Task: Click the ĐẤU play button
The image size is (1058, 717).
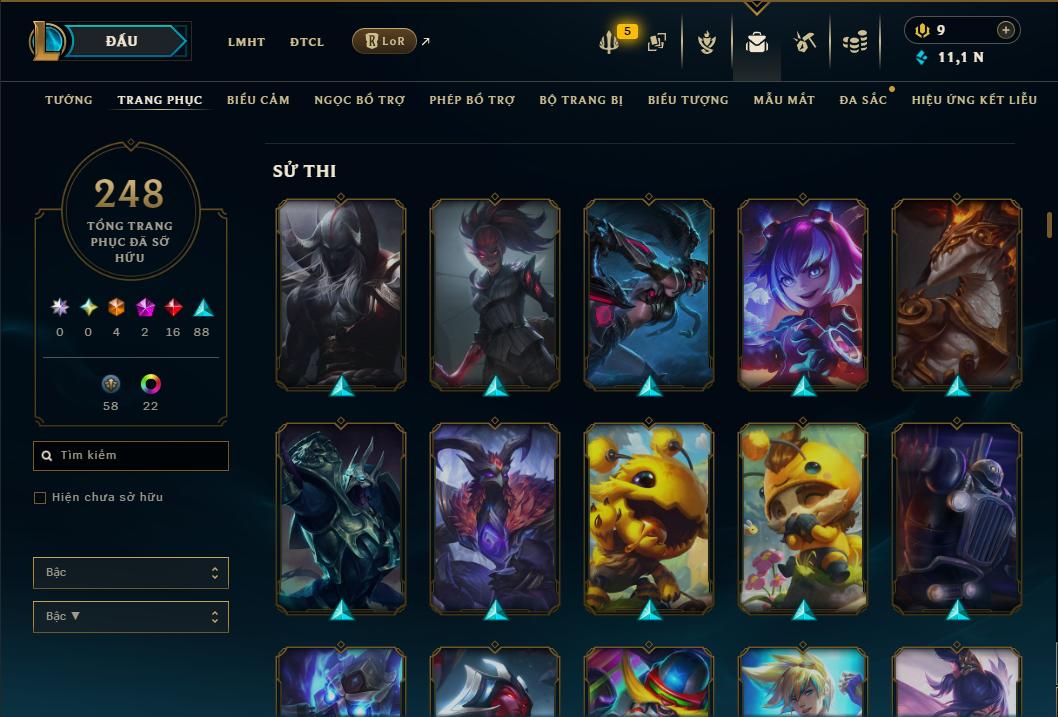Action: pyautogui.click(x=122, y=41)
